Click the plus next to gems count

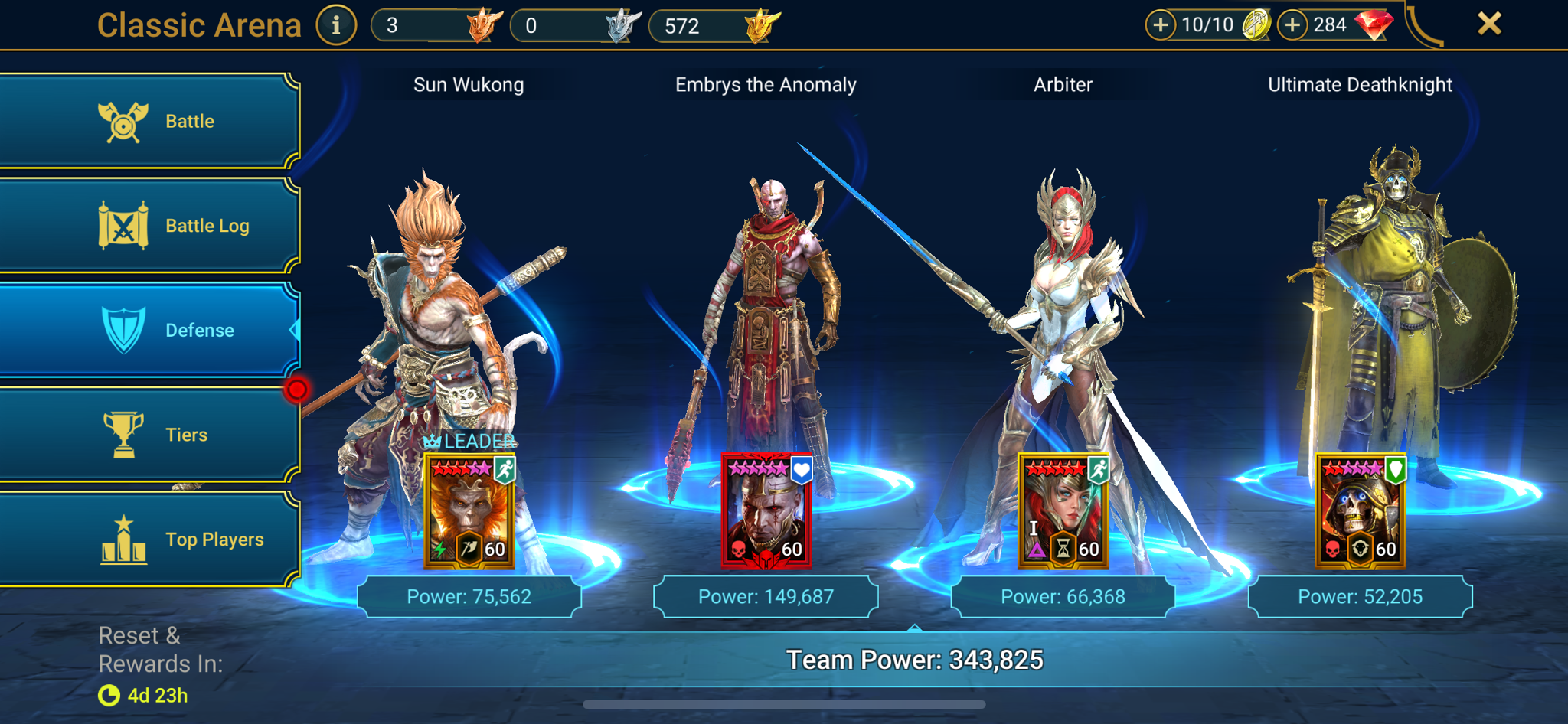[x=1292, y=24]
